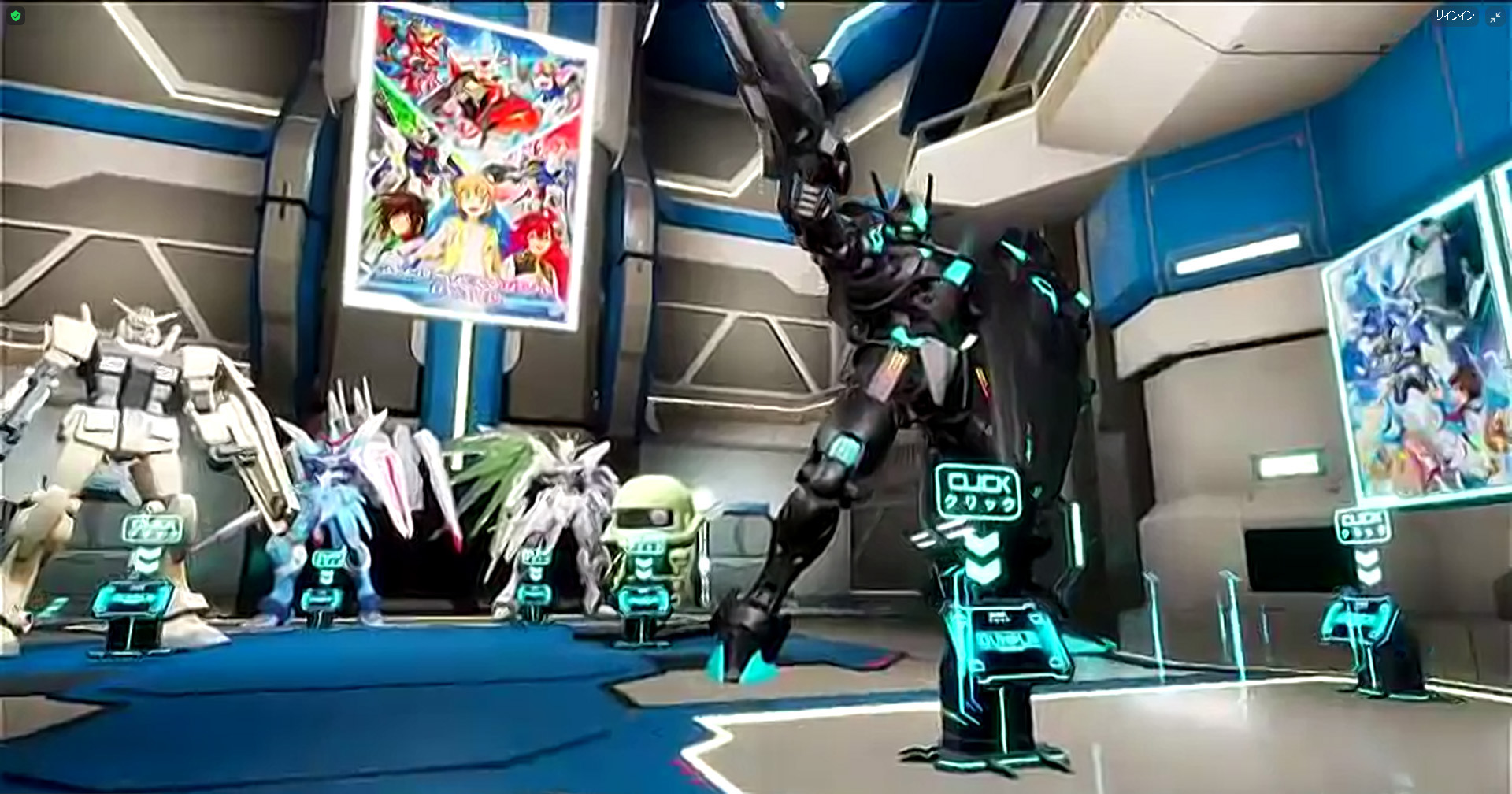Click the pedestal in front of the blue winged Gundam
Image resolution: width=1512 pixels, height=794 pixels.
pyautogui.click(x=331, y=559)
